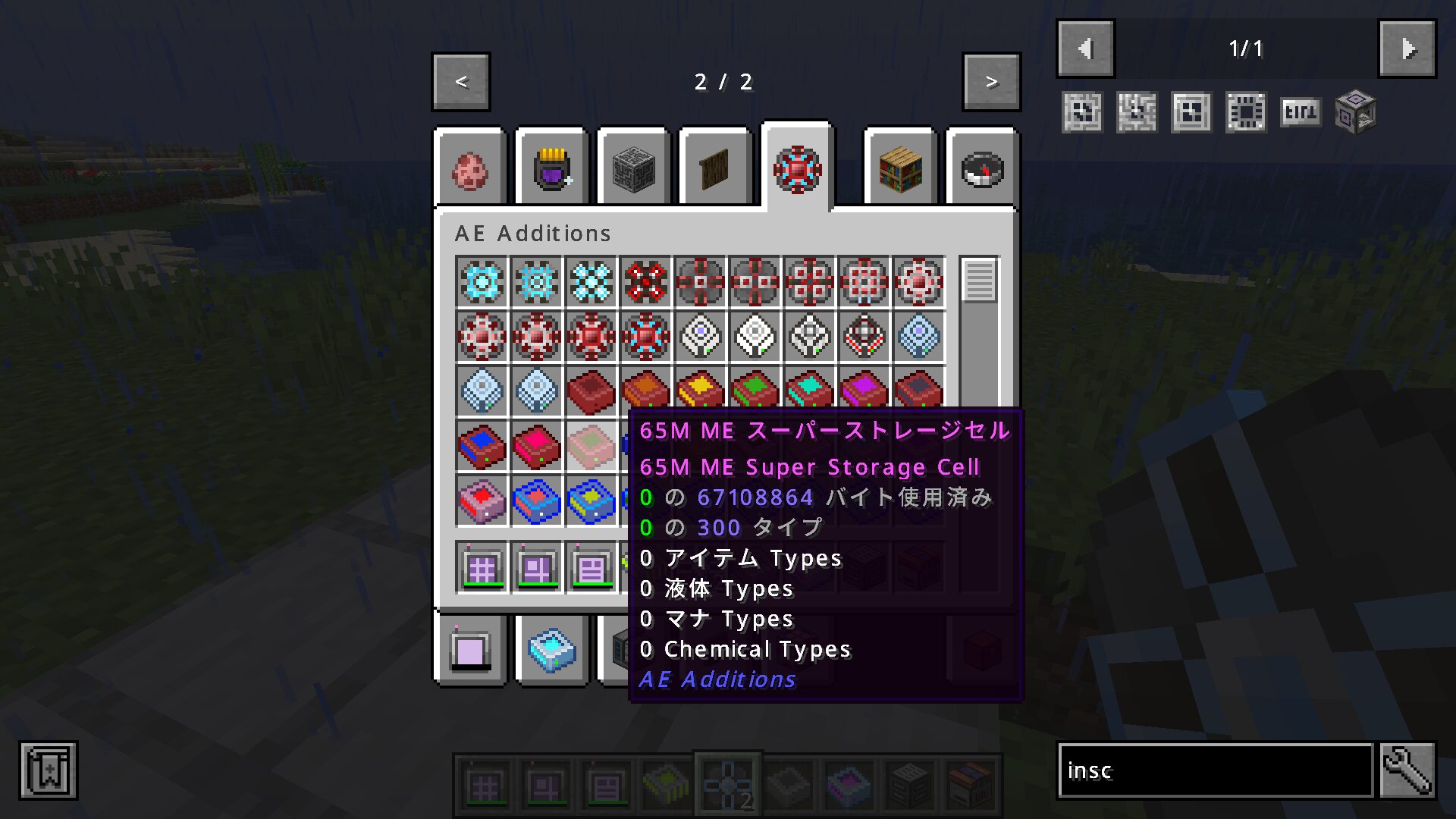Click the scrollbar beside the AE Additions item grid
Image resolution: width=1456 pixels, height=819 pixels.
tap(979, 281)
